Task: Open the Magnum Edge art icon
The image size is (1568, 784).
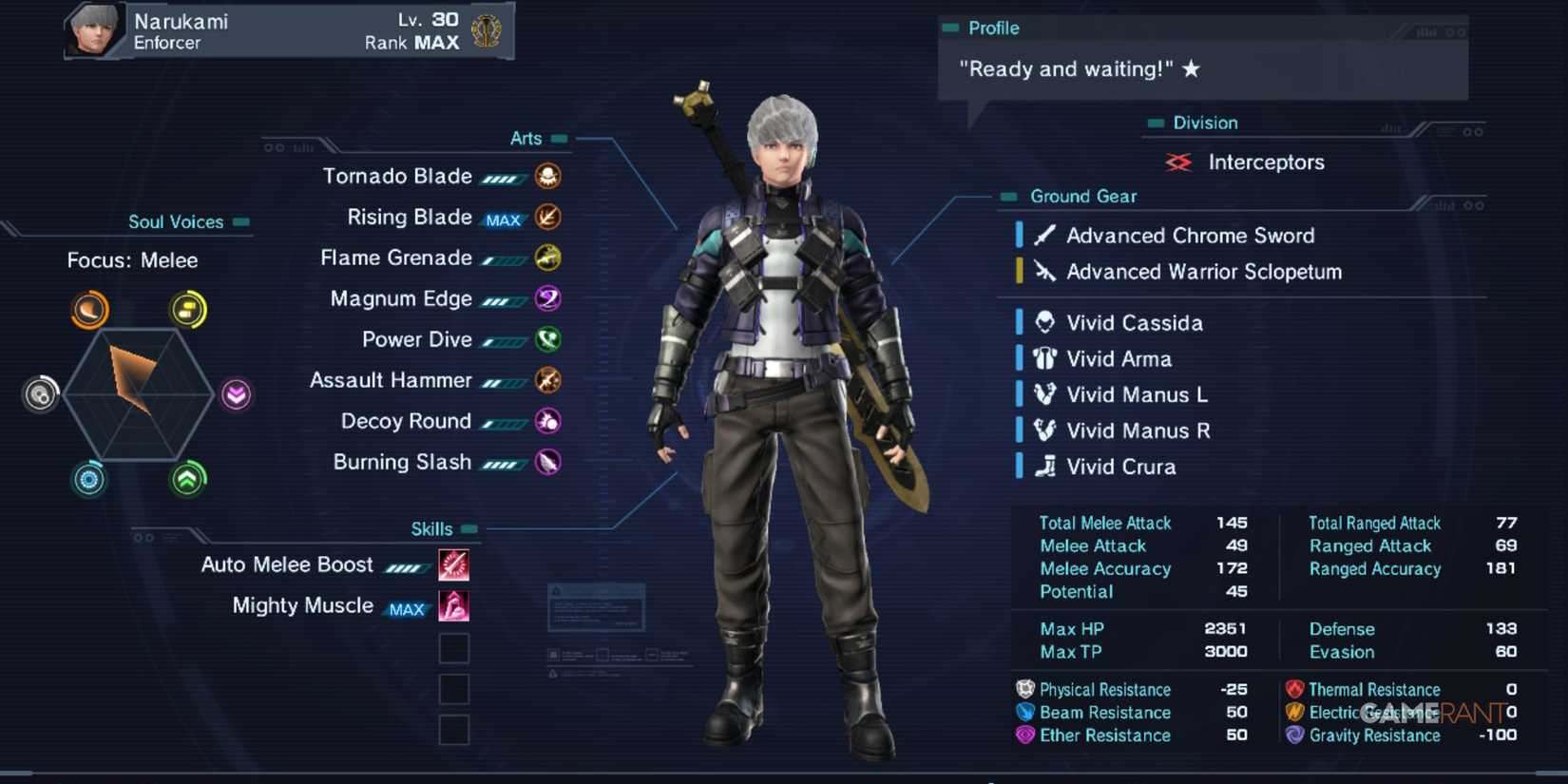Action: point(549,298)
